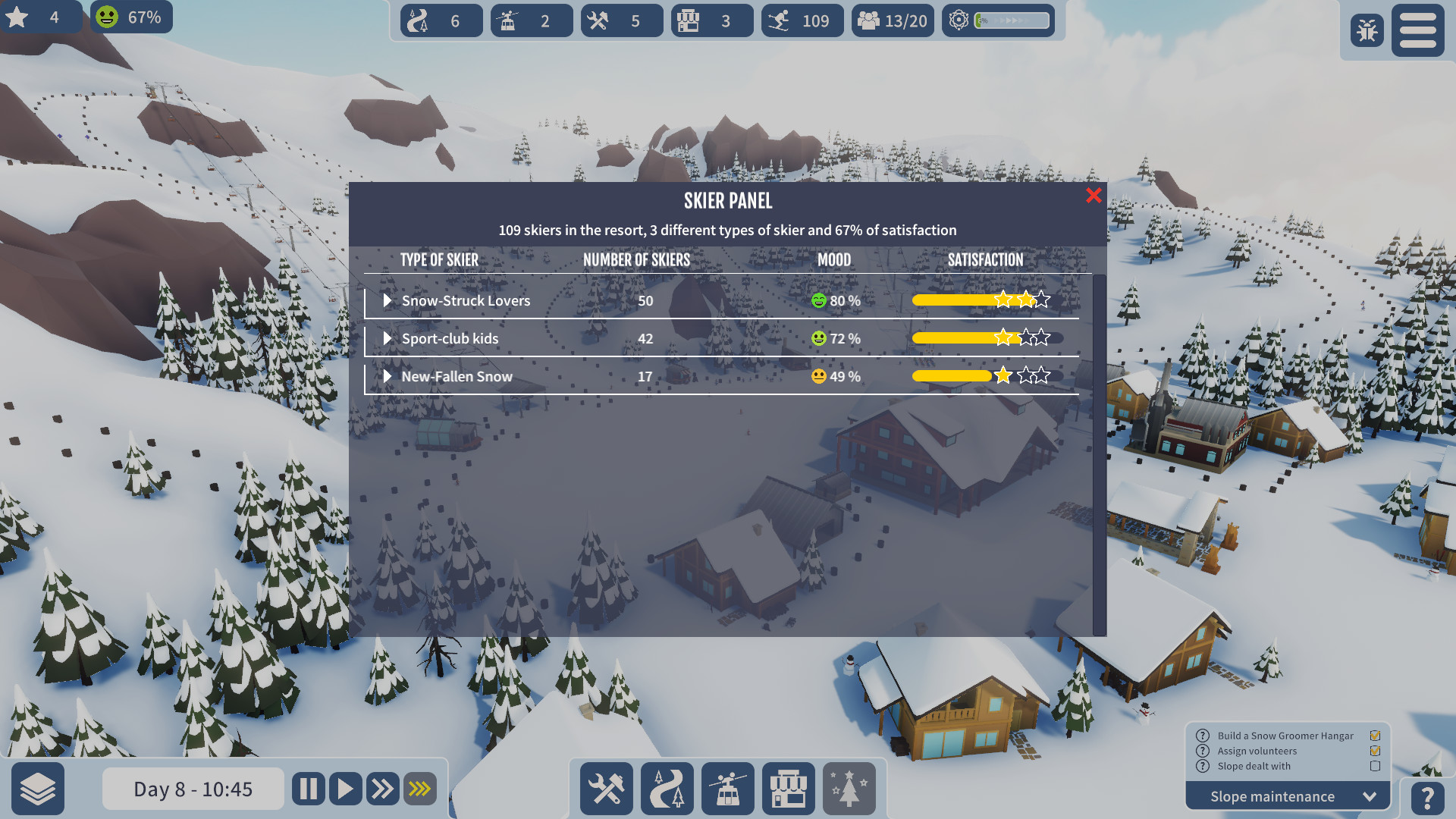Expand the Snow-Struck Lovers skier row
This screenshot has width=1456, height=819.
(388, 300)
